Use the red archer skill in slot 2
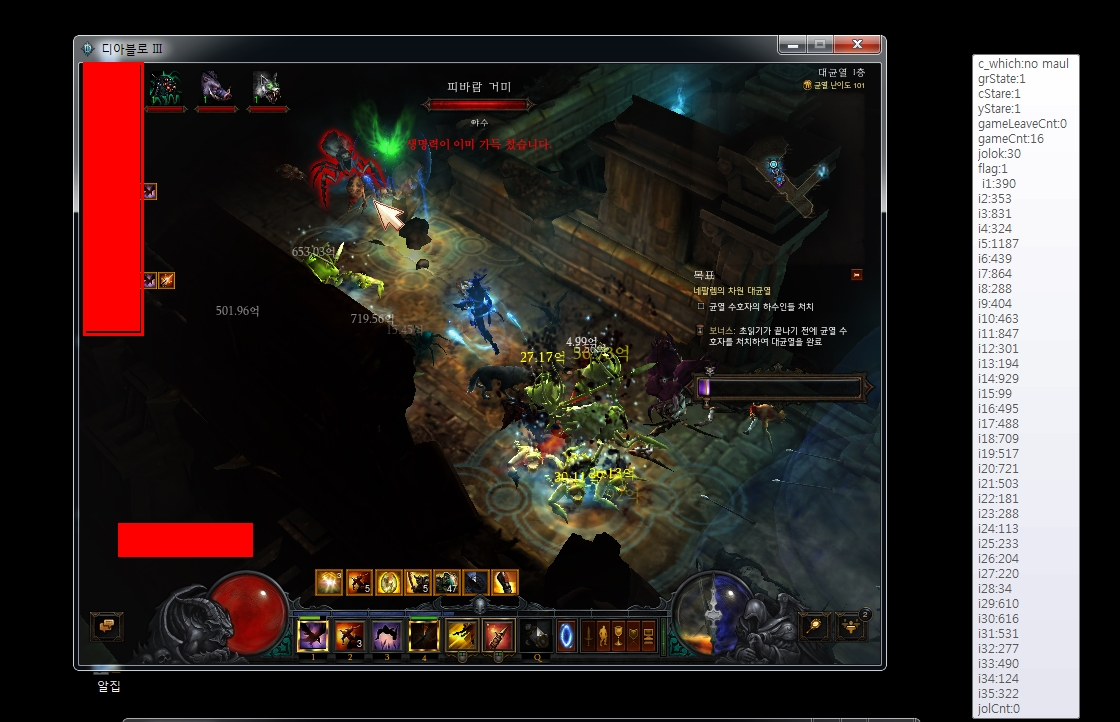 pos(350,635)
